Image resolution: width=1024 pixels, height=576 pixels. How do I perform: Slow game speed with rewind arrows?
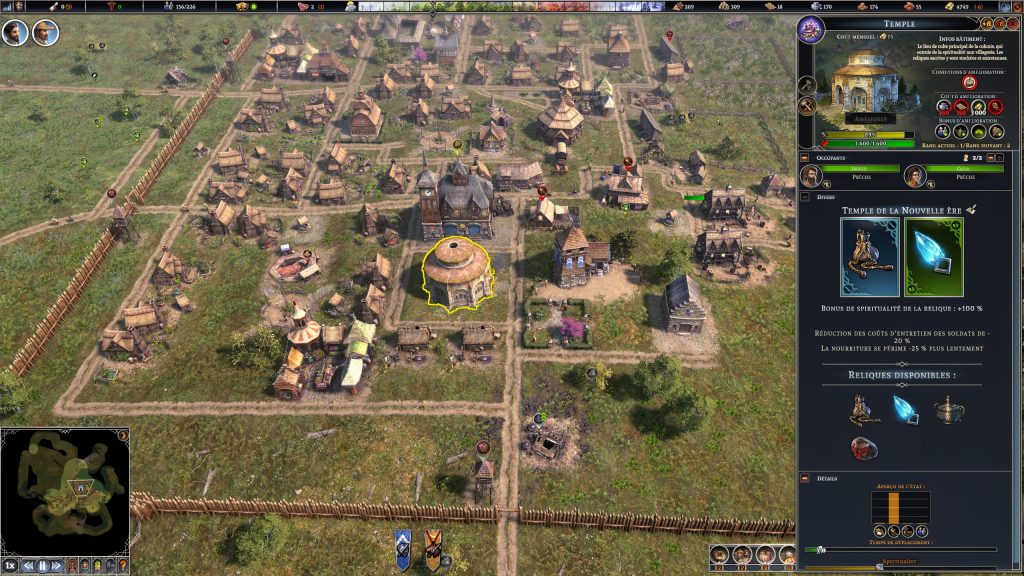[x=27, y=565]
